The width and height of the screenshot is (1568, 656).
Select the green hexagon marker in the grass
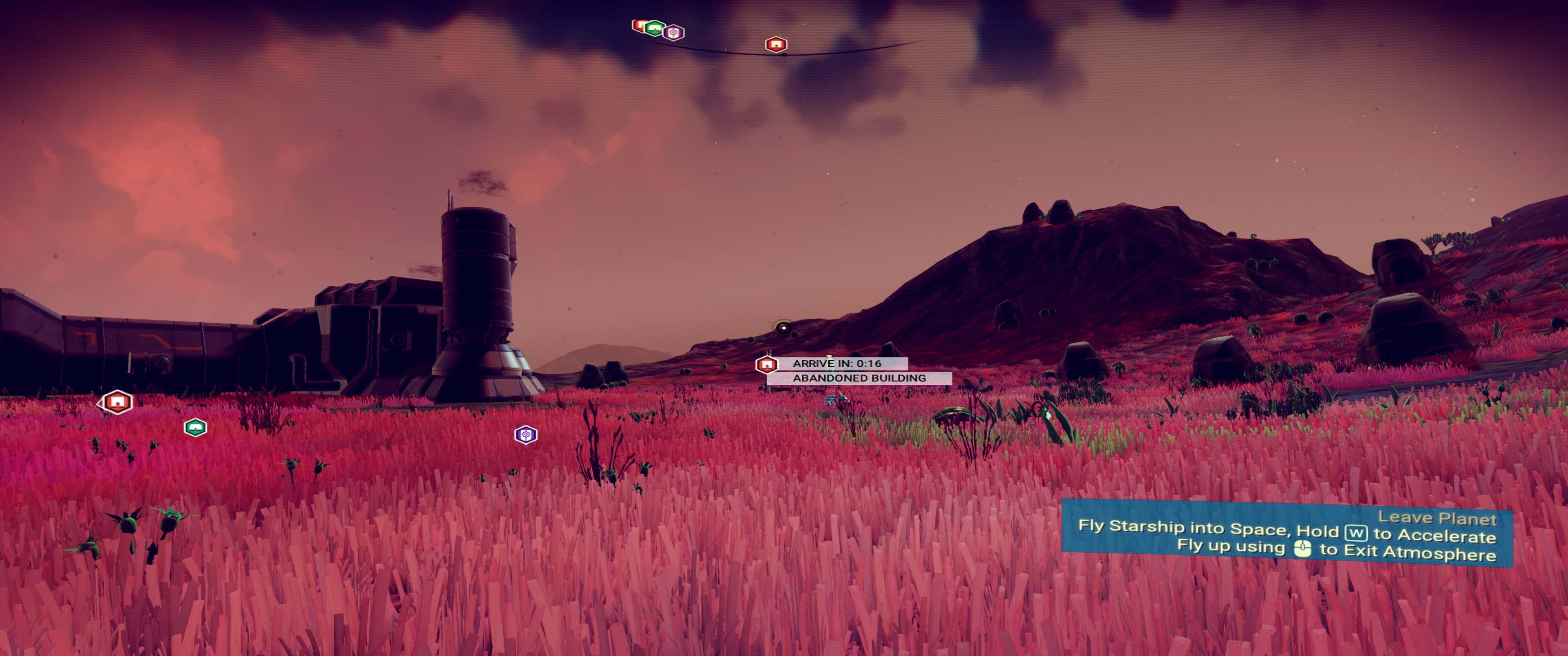pos(196,428)
